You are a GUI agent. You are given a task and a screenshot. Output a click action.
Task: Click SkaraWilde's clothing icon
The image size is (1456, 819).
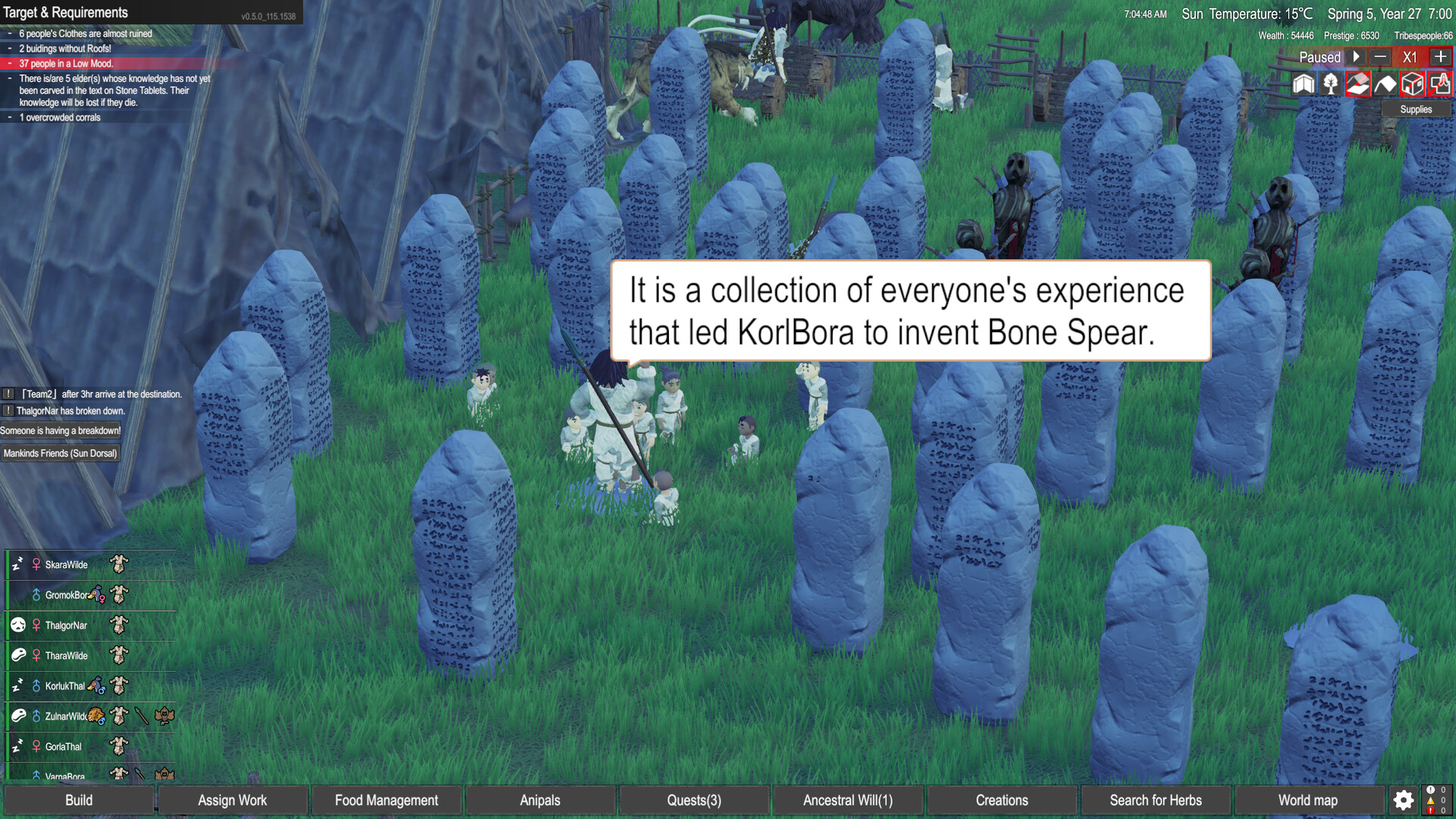[x=118, y=564]
